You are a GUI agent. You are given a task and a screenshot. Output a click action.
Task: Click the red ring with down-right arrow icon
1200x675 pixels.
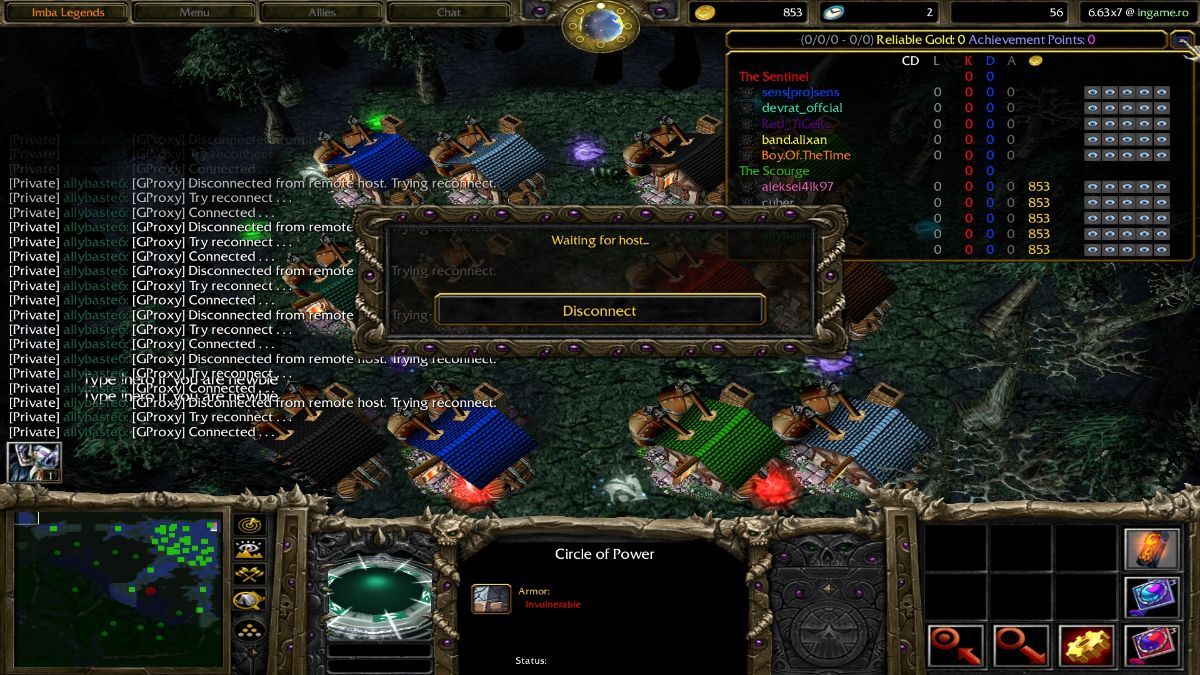point(1021,646)
